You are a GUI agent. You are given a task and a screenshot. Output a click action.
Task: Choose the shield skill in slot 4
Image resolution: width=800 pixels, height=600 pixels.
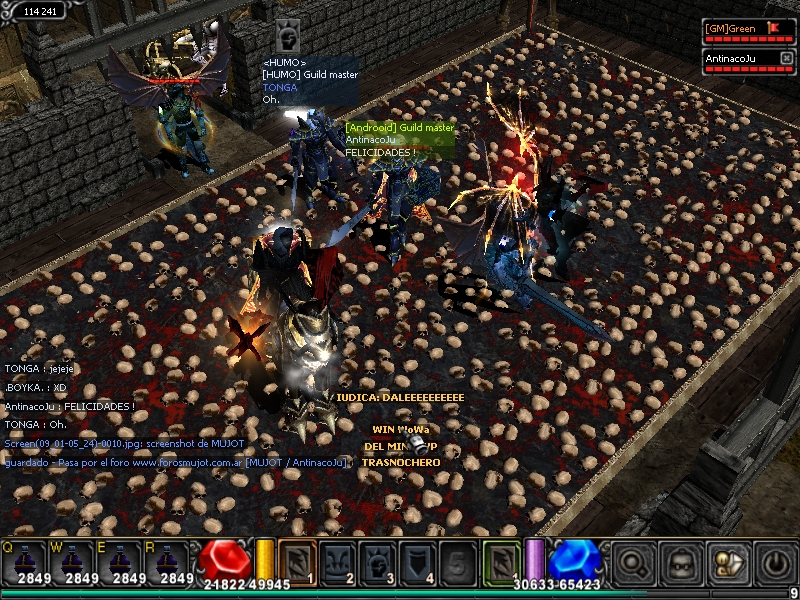pos(417,559)
